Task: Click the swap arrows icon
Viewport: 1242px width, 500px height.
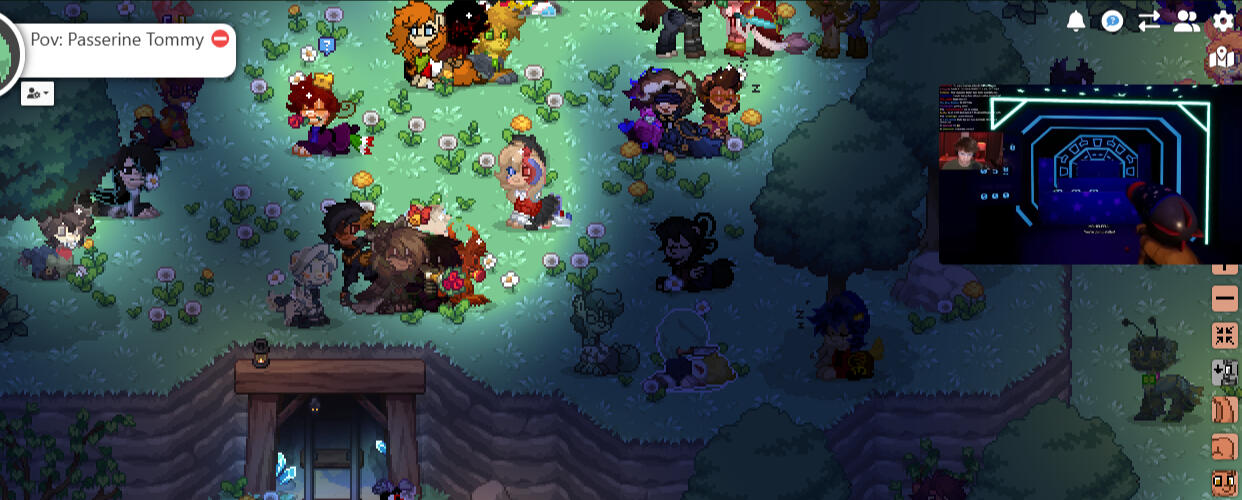Action: pos(1149,21)
